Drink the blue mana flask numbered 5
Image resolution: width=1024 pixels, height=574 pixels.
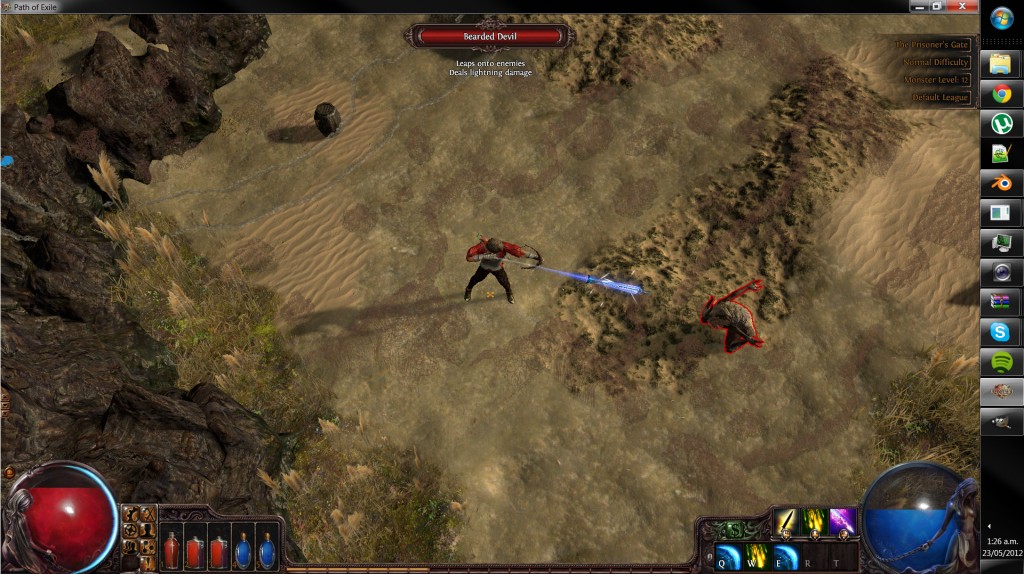click(x=266, y=550)
